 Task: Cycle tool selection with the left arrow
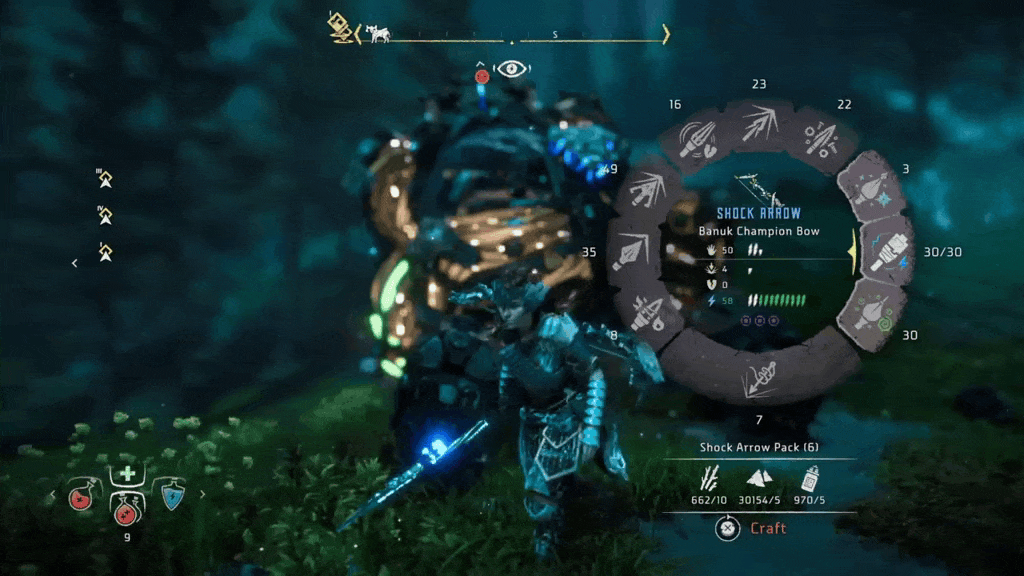point(52,494)
